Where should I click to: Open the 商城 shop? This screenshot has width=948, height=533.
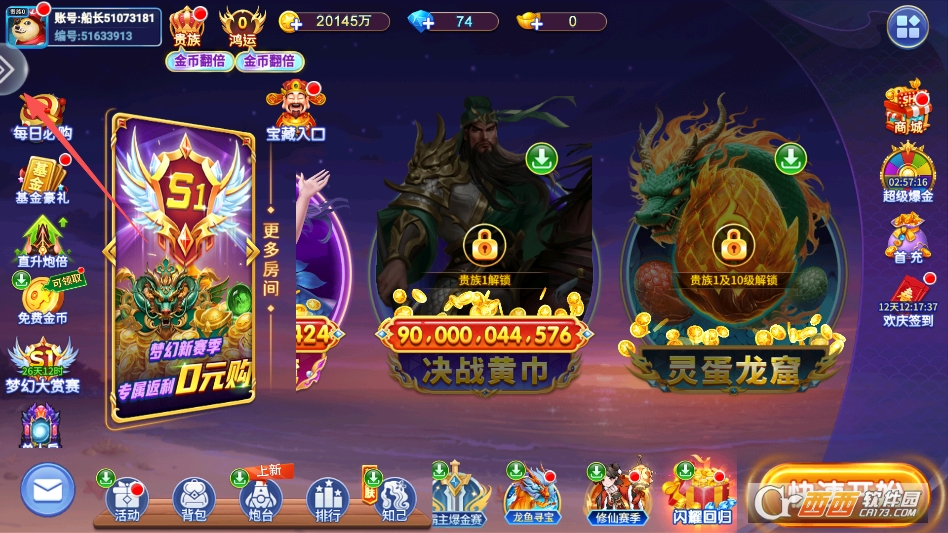tap(907, 108)
